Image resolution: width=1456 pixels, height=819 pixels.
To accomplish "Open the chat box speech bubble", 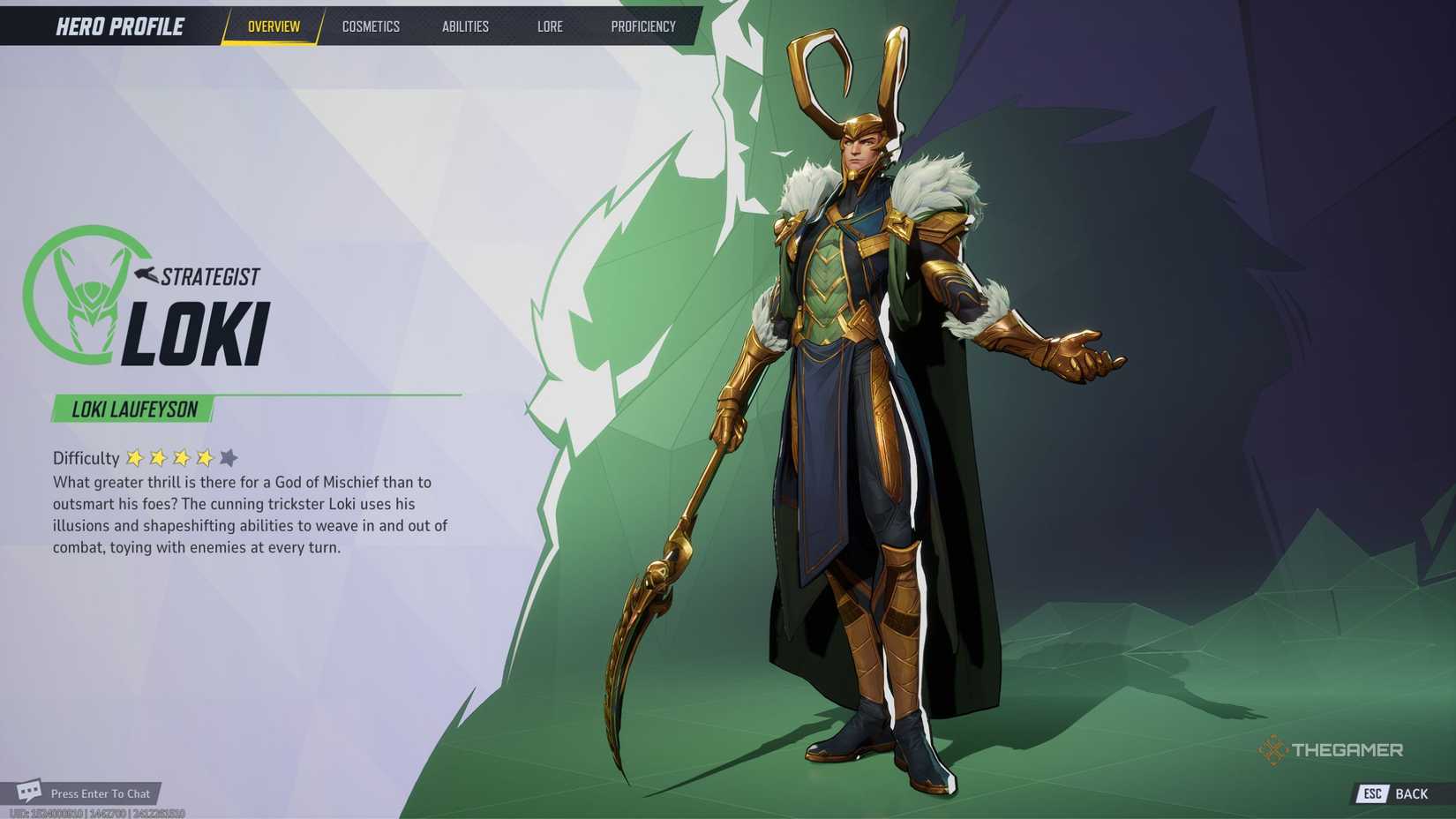I will 29,790.
